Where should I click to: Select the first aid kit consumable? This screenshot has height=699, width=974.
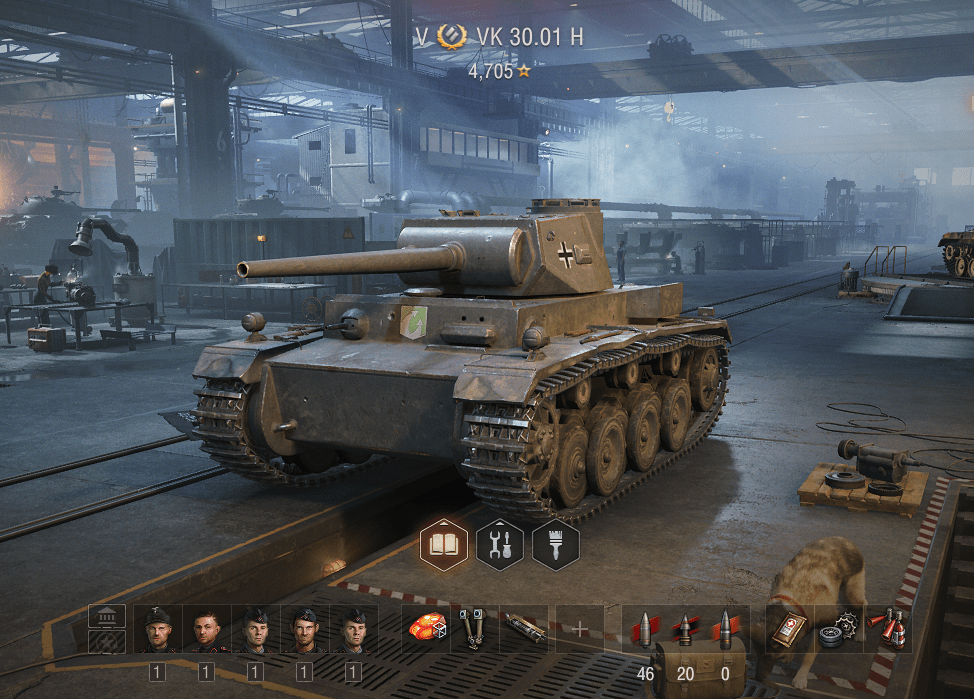pyautogui.click(x=790, y=629)
